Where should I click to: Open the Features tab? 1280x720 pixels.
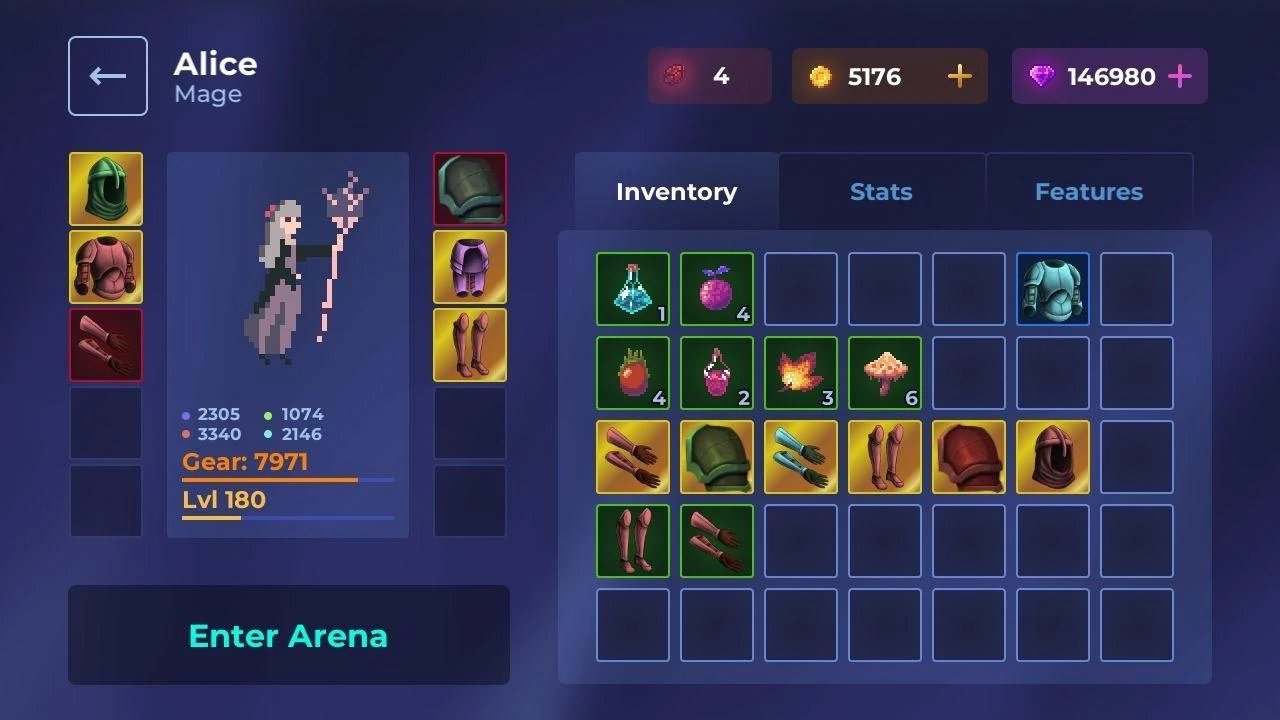(x=1088, y=192)
